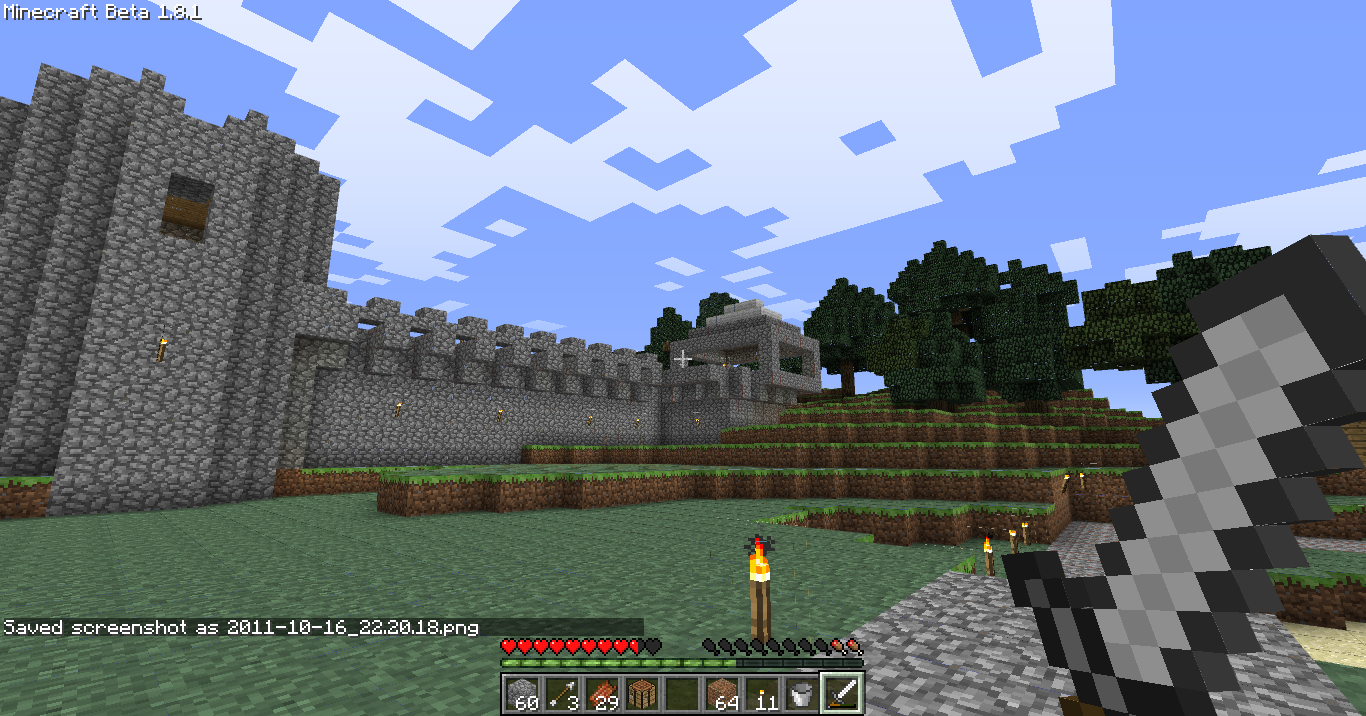Pick the crafting table in the hotbar

click(x=642, y=692)
